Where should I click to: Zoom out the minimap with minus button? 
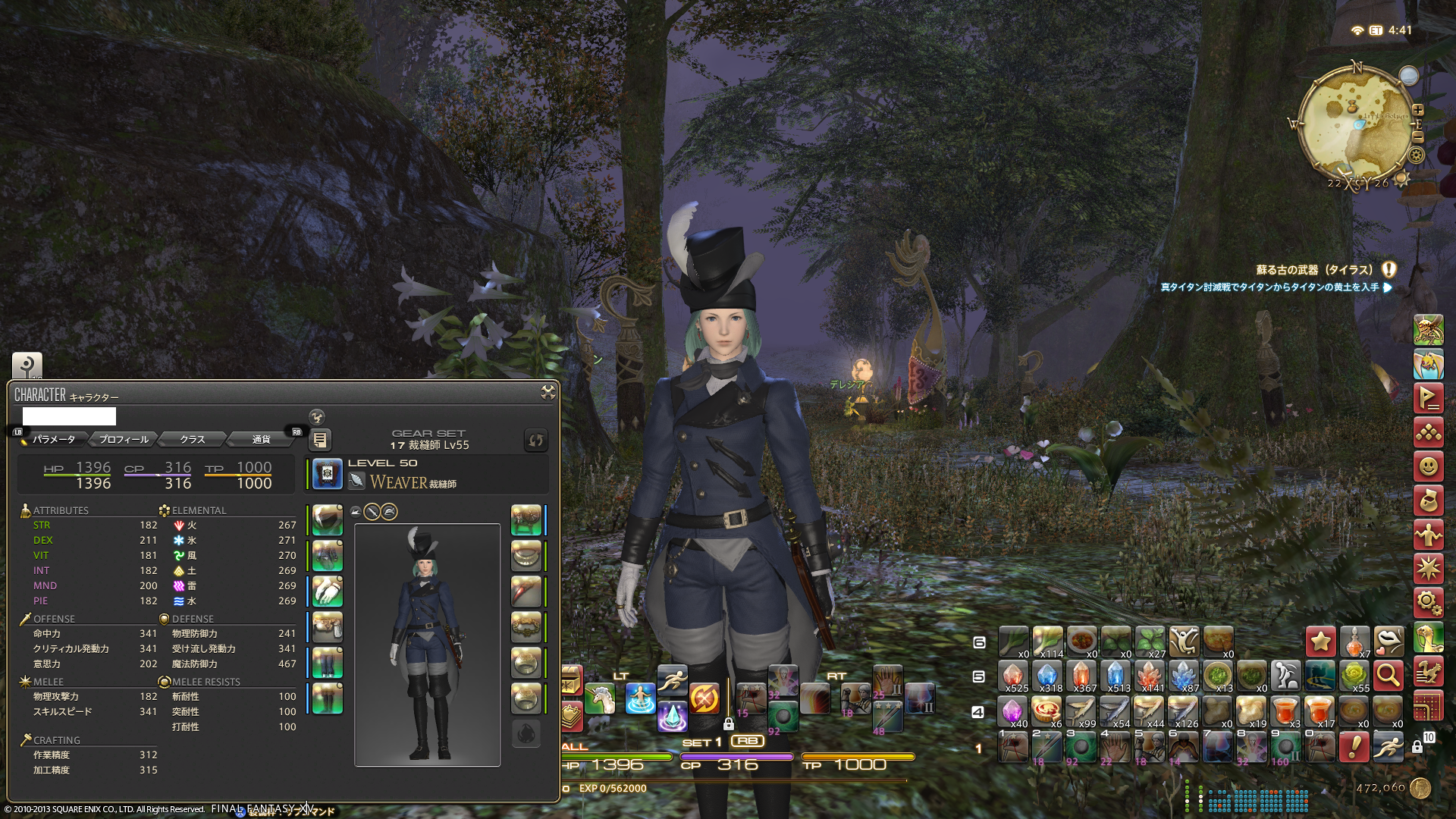point(1417,137)
